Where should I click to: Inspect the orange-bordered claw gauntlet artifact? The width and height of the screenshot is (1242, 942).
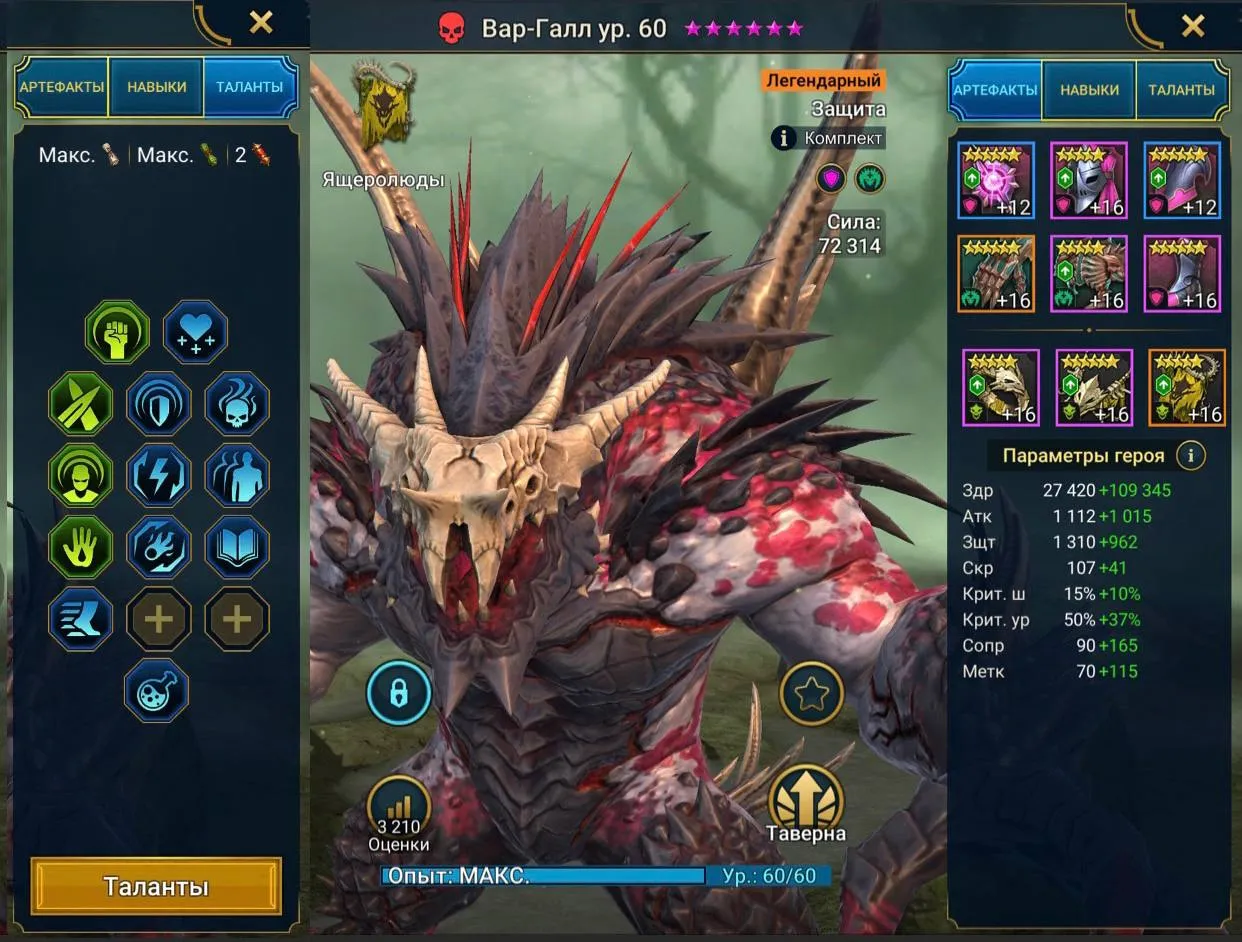click(995, 274)
